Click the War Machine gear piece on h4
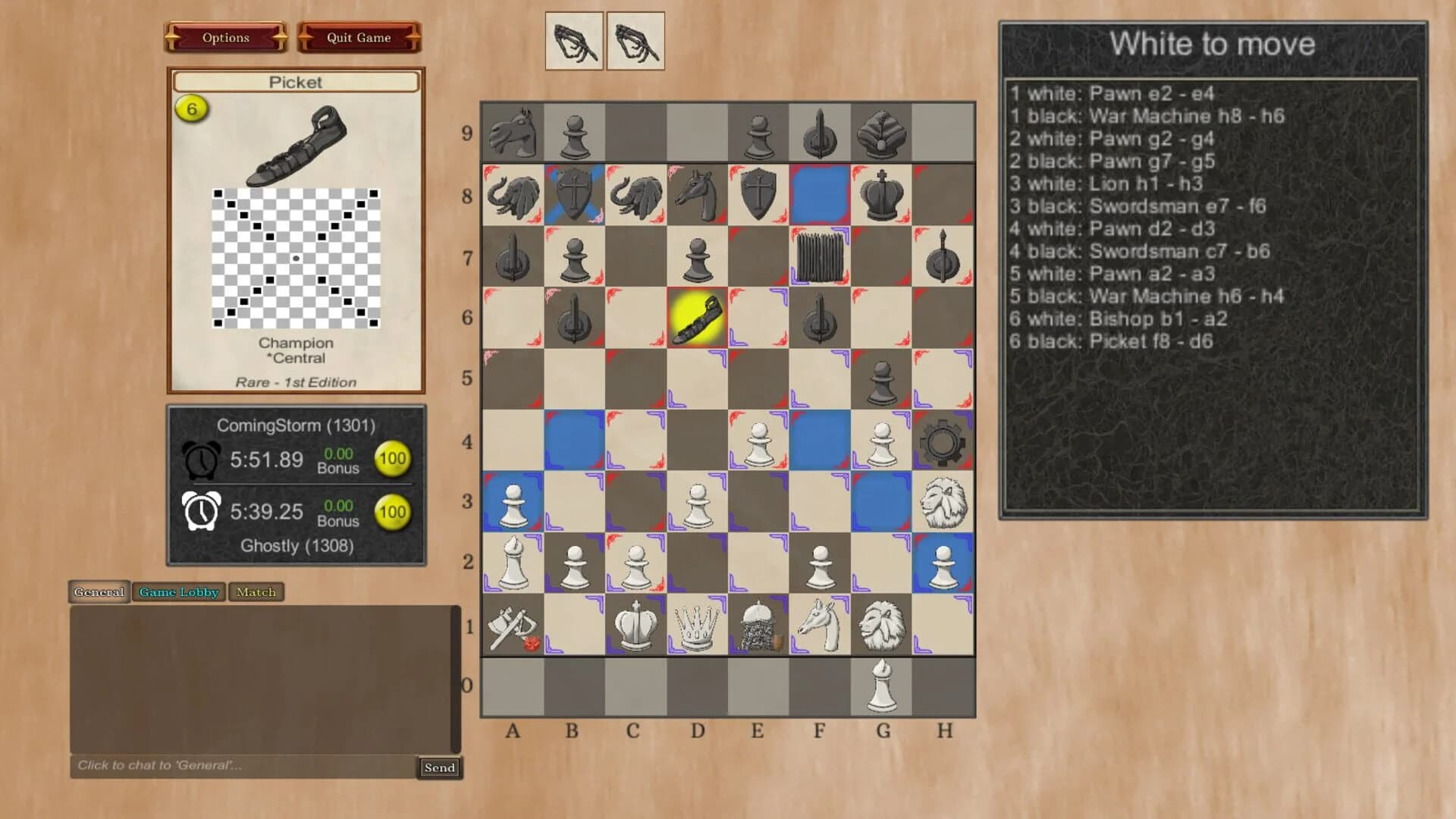 click(943, 440)
